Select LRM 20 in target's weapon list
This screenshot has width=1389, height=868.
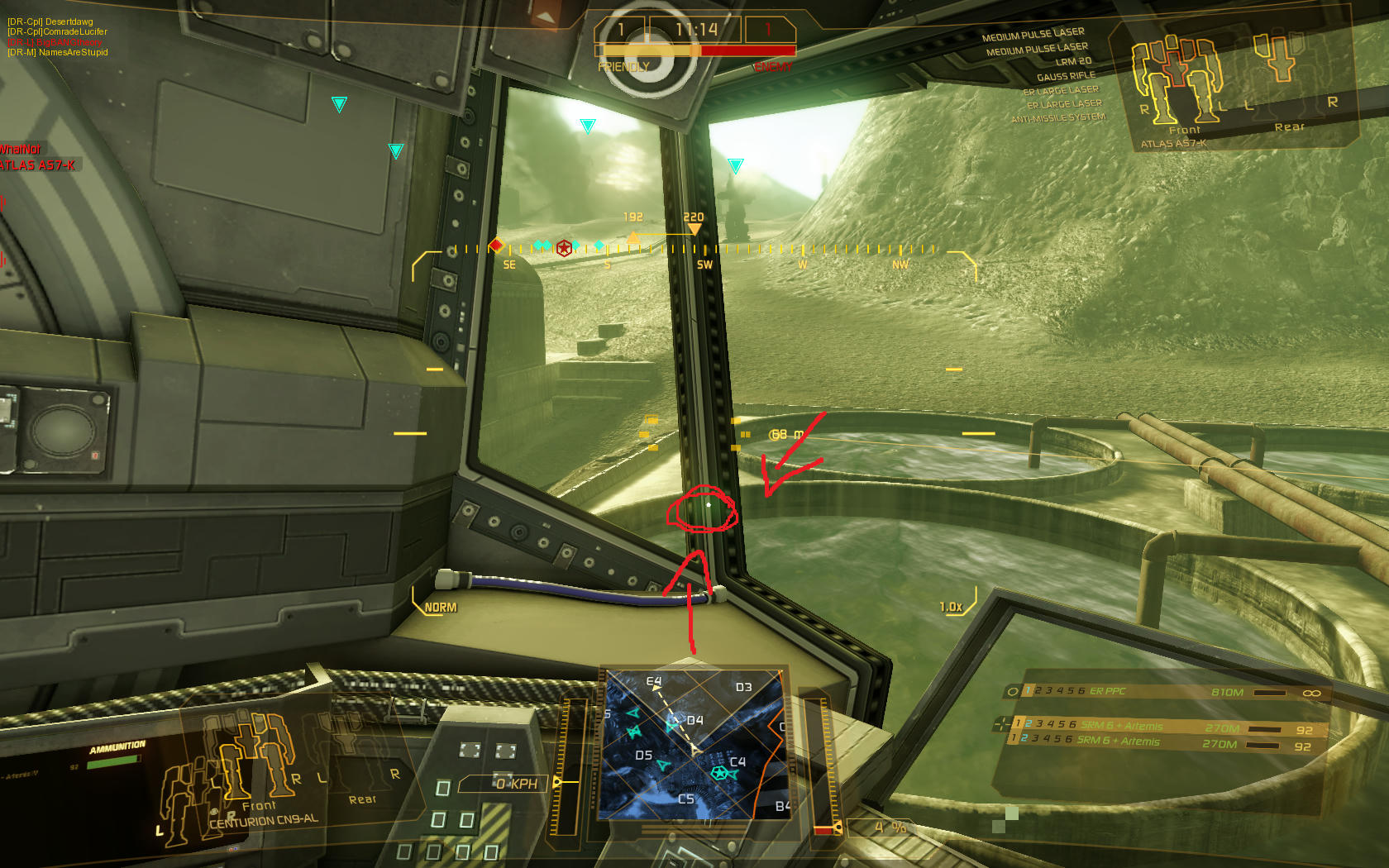pyautogui.click(x=1073, y=62)
